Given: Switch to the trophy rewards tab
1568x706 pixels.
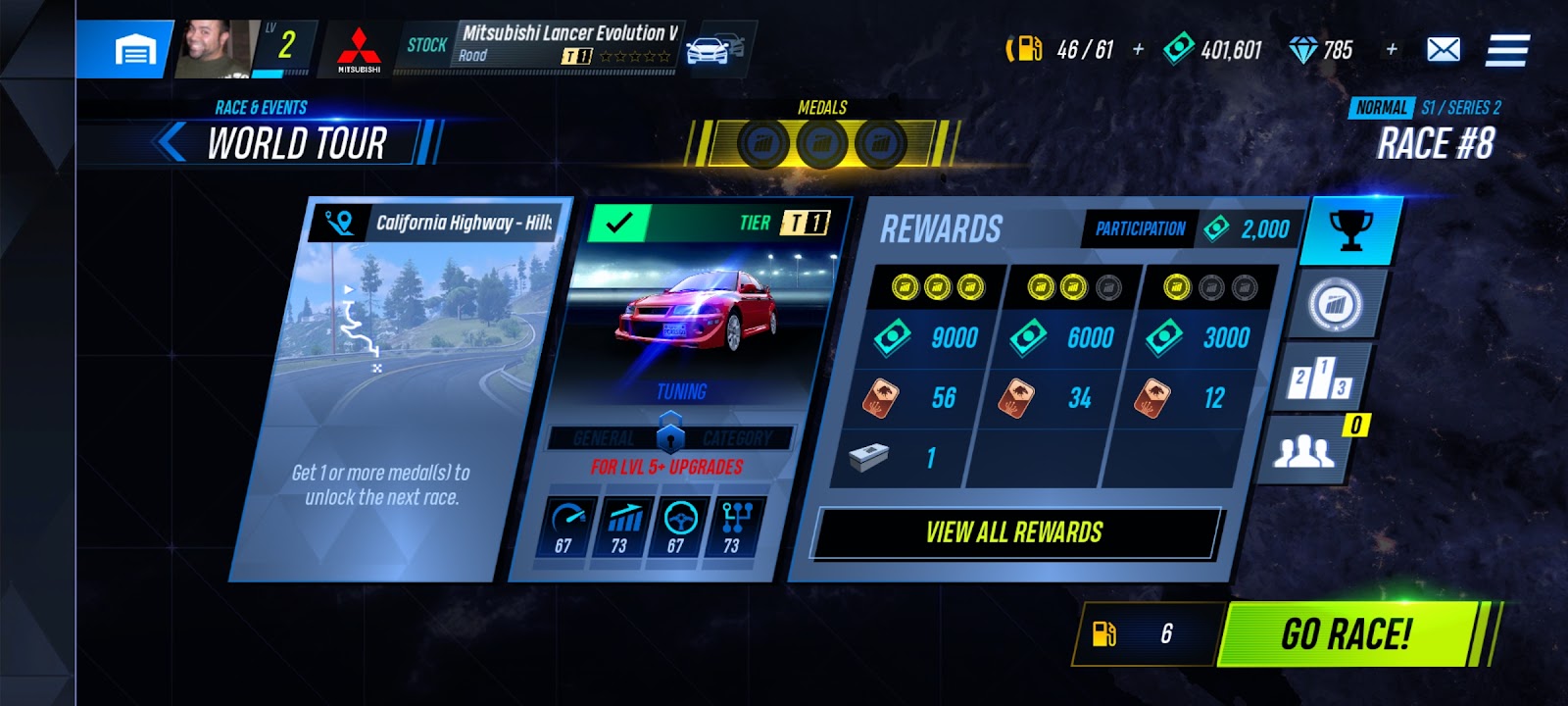Looking at the screenshot, I should click(x=1349, y=231).
